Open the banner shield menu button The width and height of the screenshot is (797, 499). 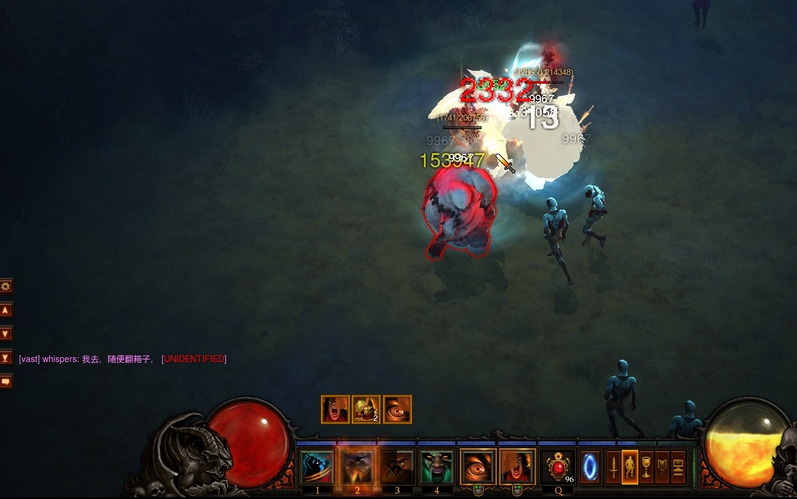pos(662,467)
